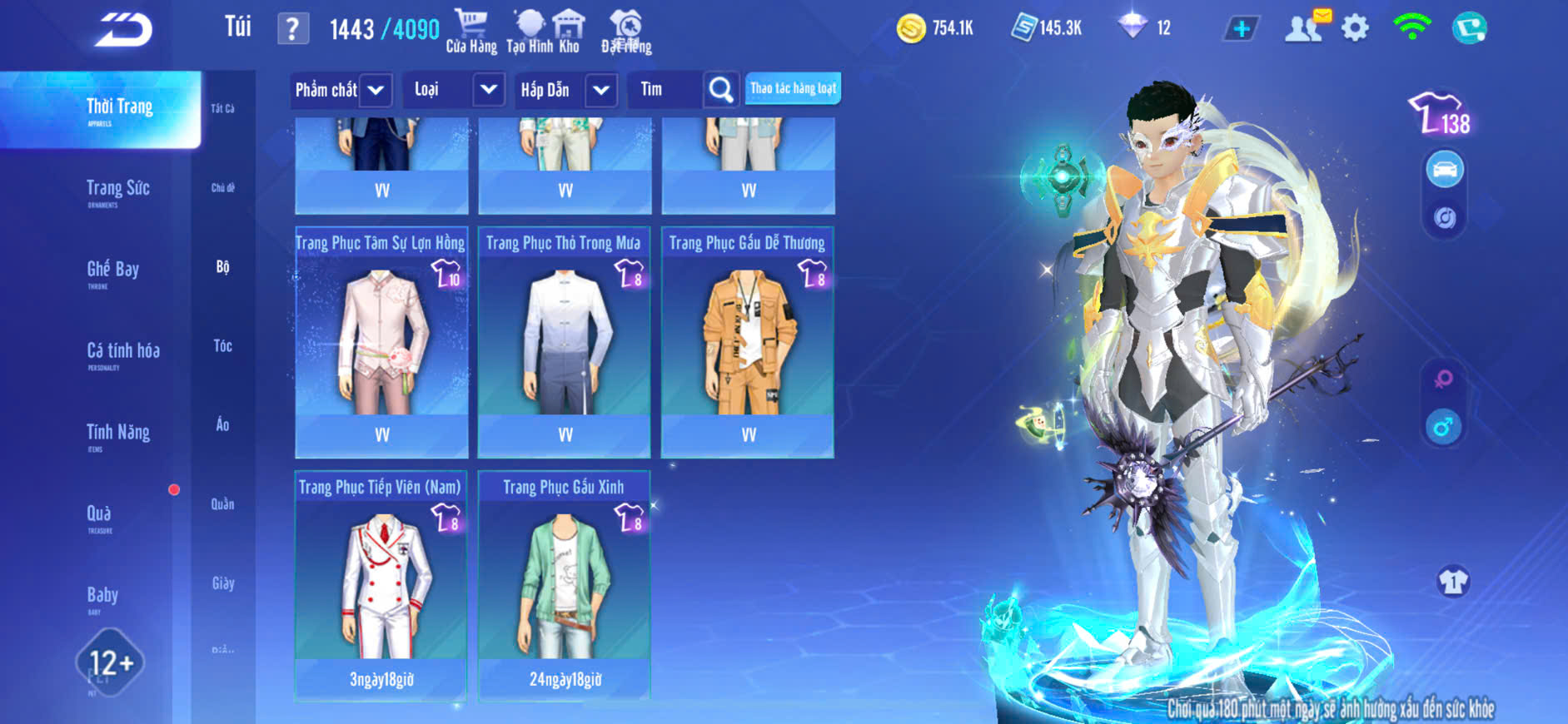Switch to the Ghế Bay tab

click(x=112, y=271)
